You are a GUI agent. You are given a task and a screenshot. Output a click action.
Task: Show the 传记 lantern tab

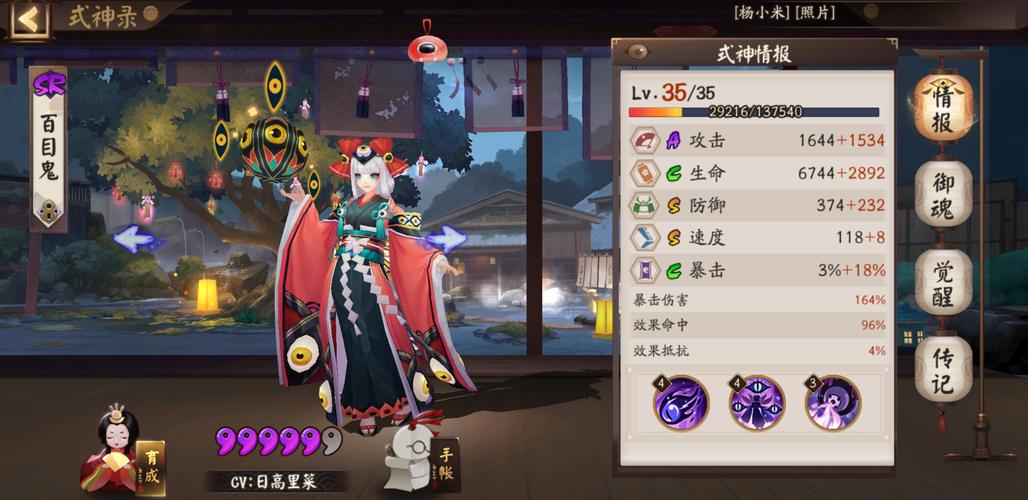942,369
